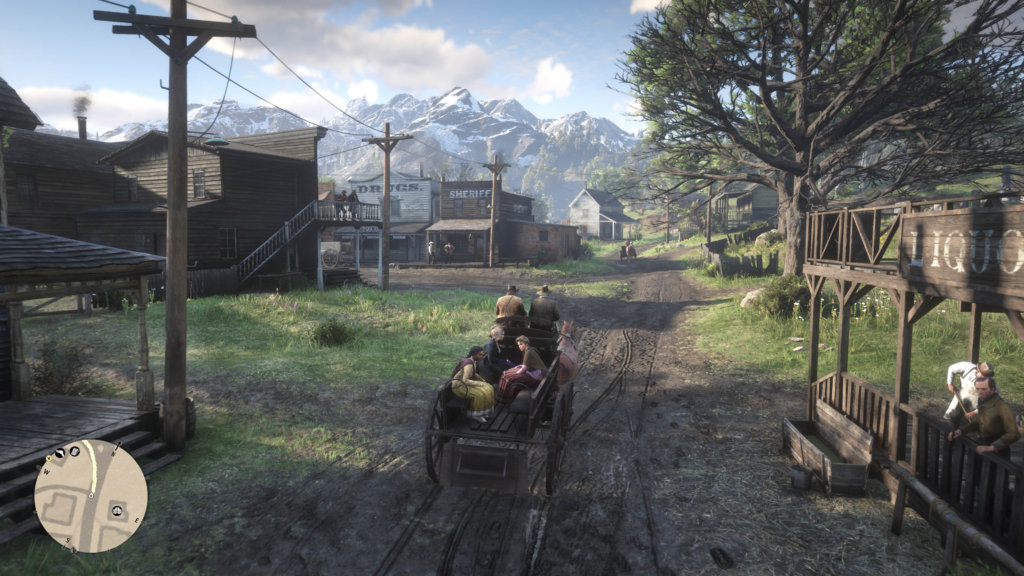Click the black shop icon inside the square minimap building
The width and height of the screenshot is (1024, 576).
[117, 510]
